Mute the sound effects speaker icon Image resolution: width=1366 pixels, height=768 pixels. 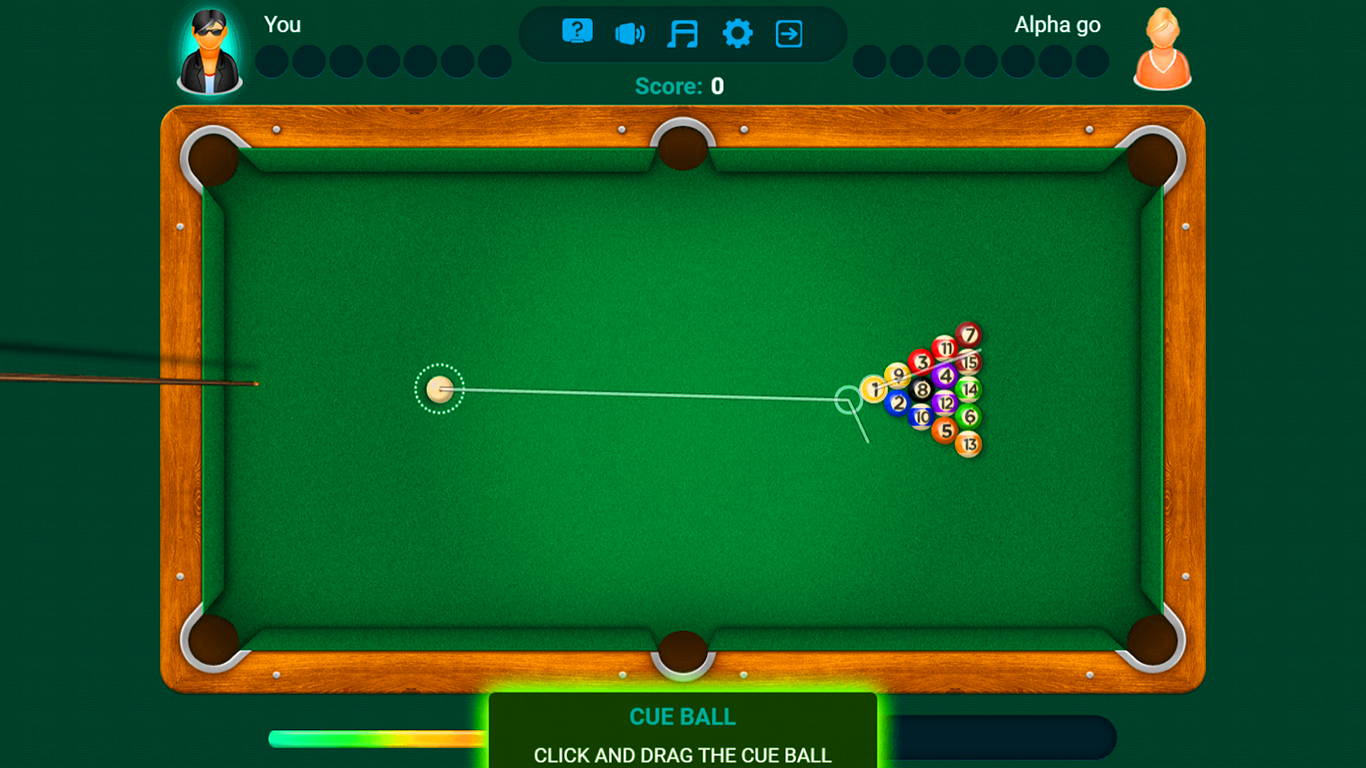pyautogui.click(x=630, y=31)
